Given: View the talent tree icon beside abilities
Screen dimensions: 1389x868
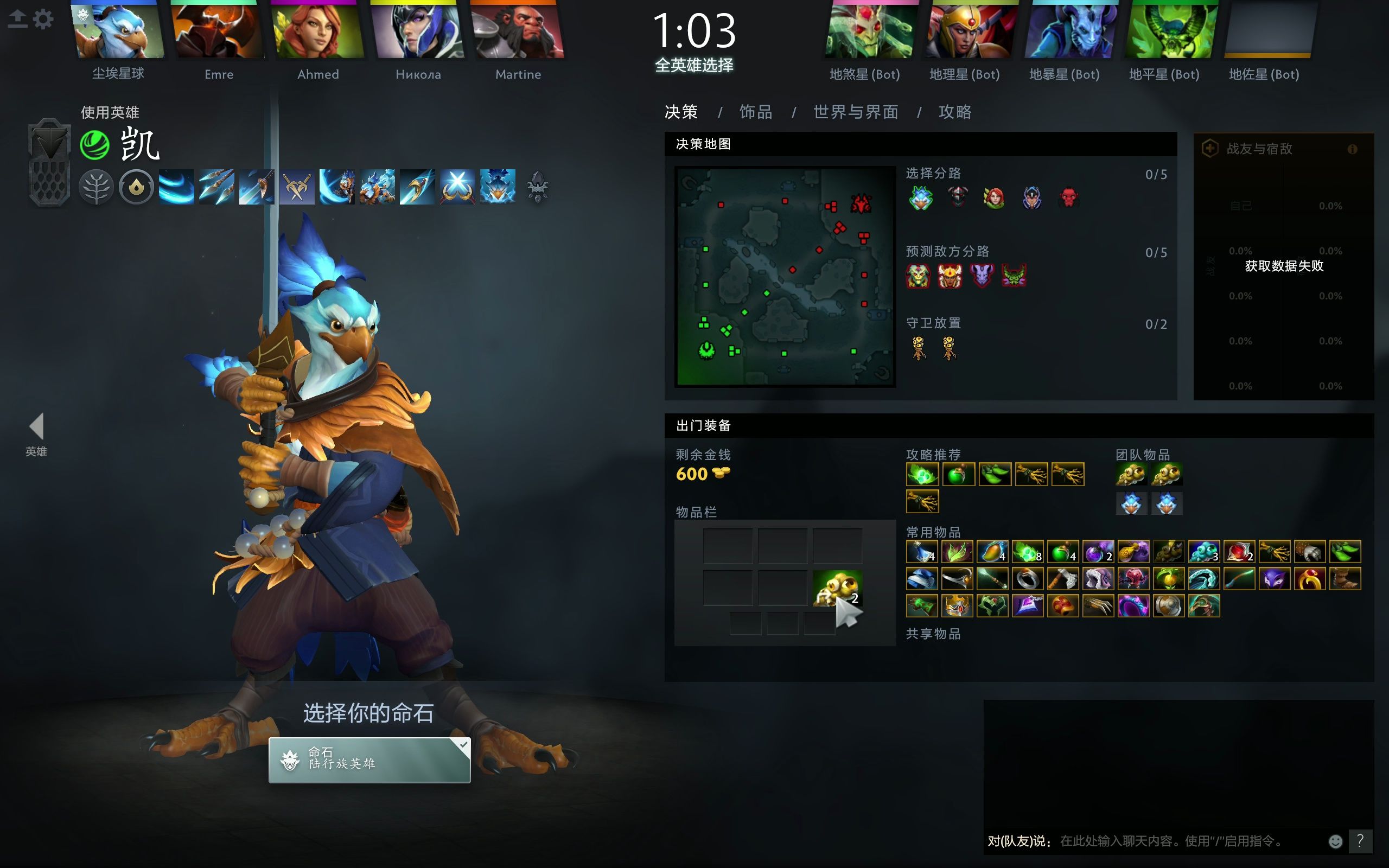Looking at the screenshot, I should tap(537, 187).
